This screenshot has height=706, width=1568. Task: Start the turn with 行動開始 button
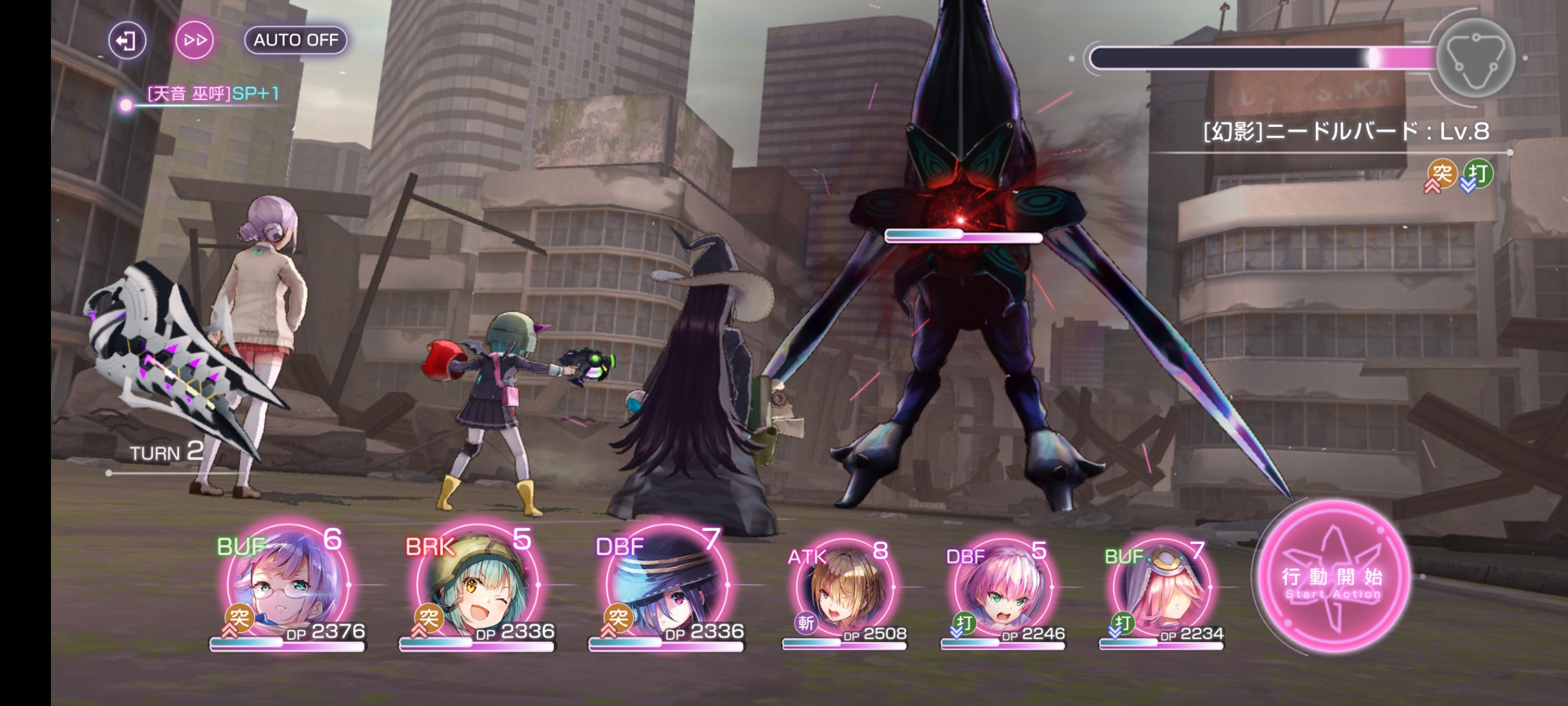(1333, 577)
